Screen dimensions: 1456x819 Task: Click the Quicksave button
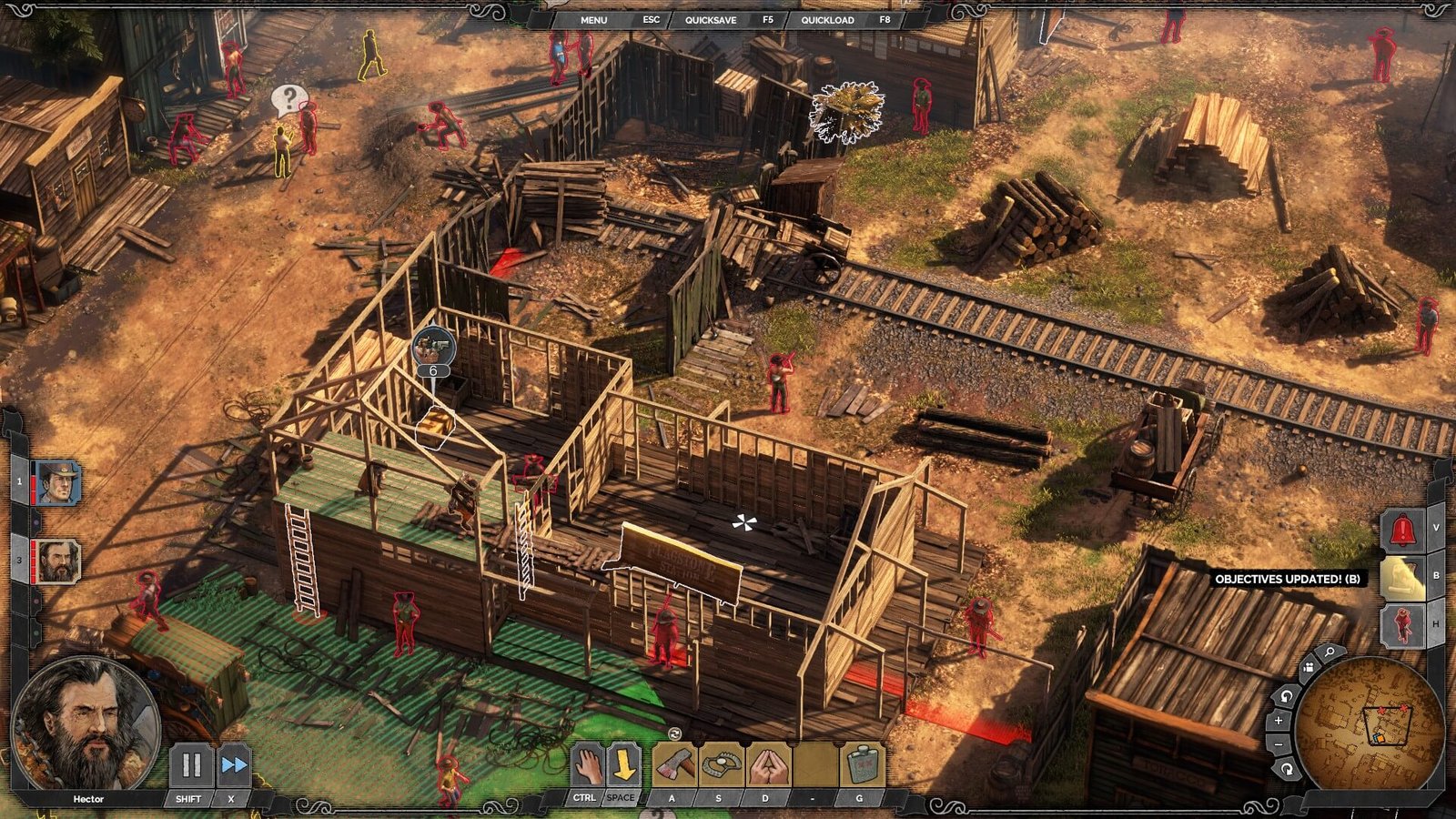710,19
